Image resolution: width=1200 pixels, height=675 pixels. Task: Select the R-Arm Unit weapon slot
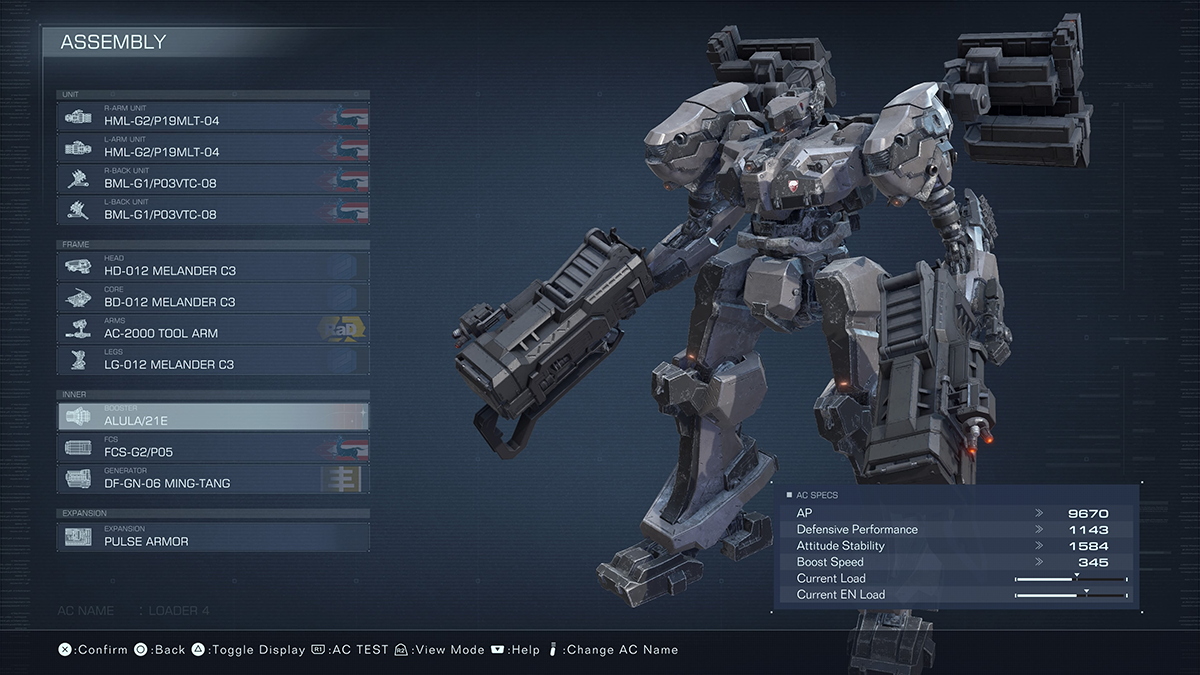[x=213, y=116]
